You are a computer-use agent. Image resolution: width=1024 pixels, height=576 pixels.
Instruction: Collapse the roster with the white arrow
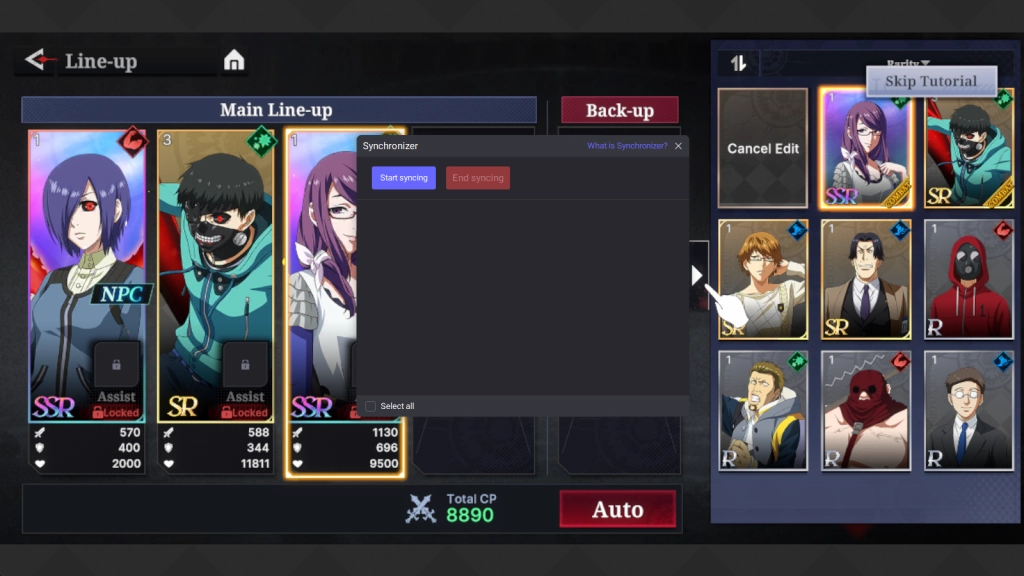[x=697, y=275]
